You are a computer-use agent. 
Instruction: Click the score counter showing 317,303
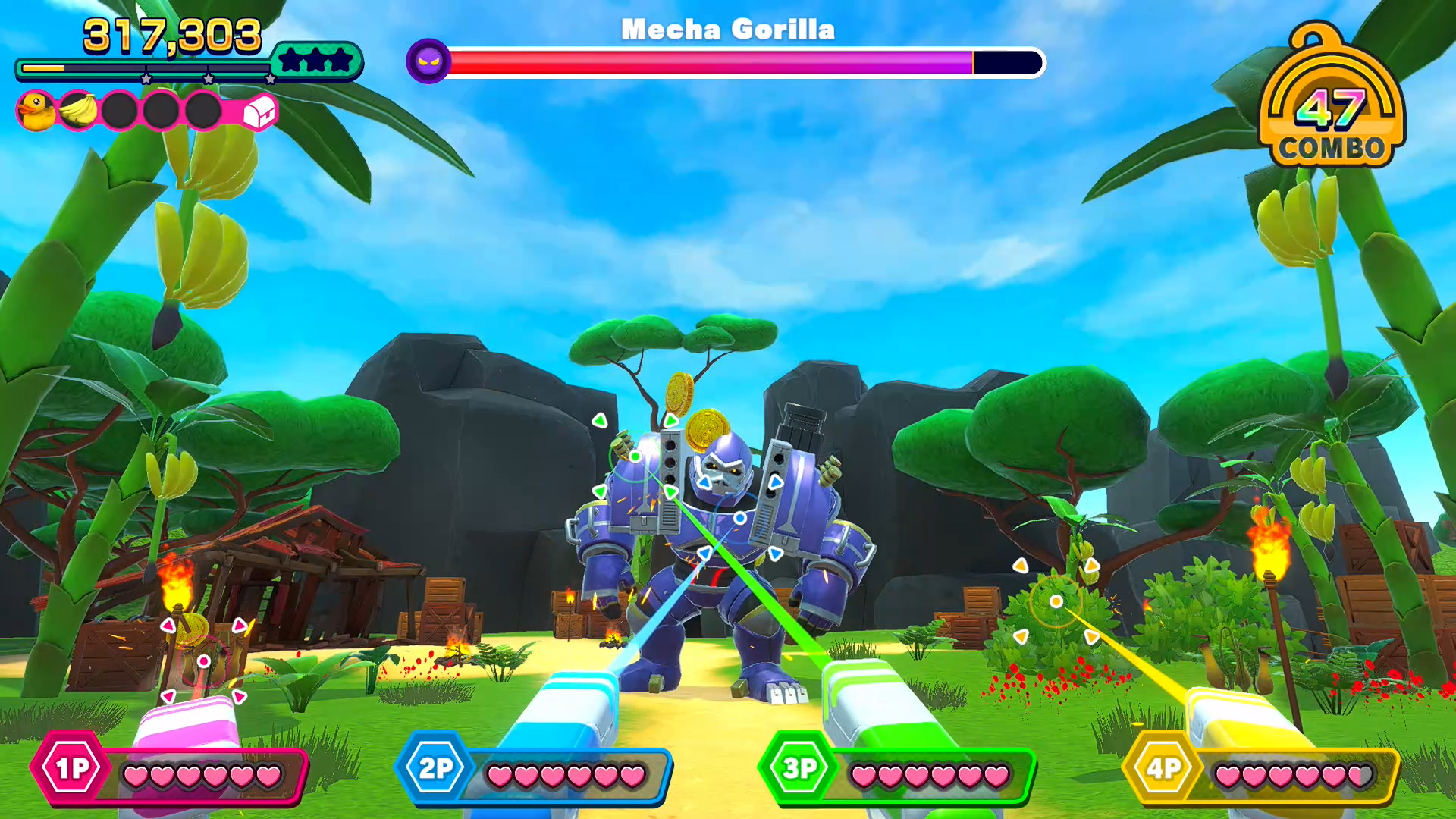coord(173,33)
